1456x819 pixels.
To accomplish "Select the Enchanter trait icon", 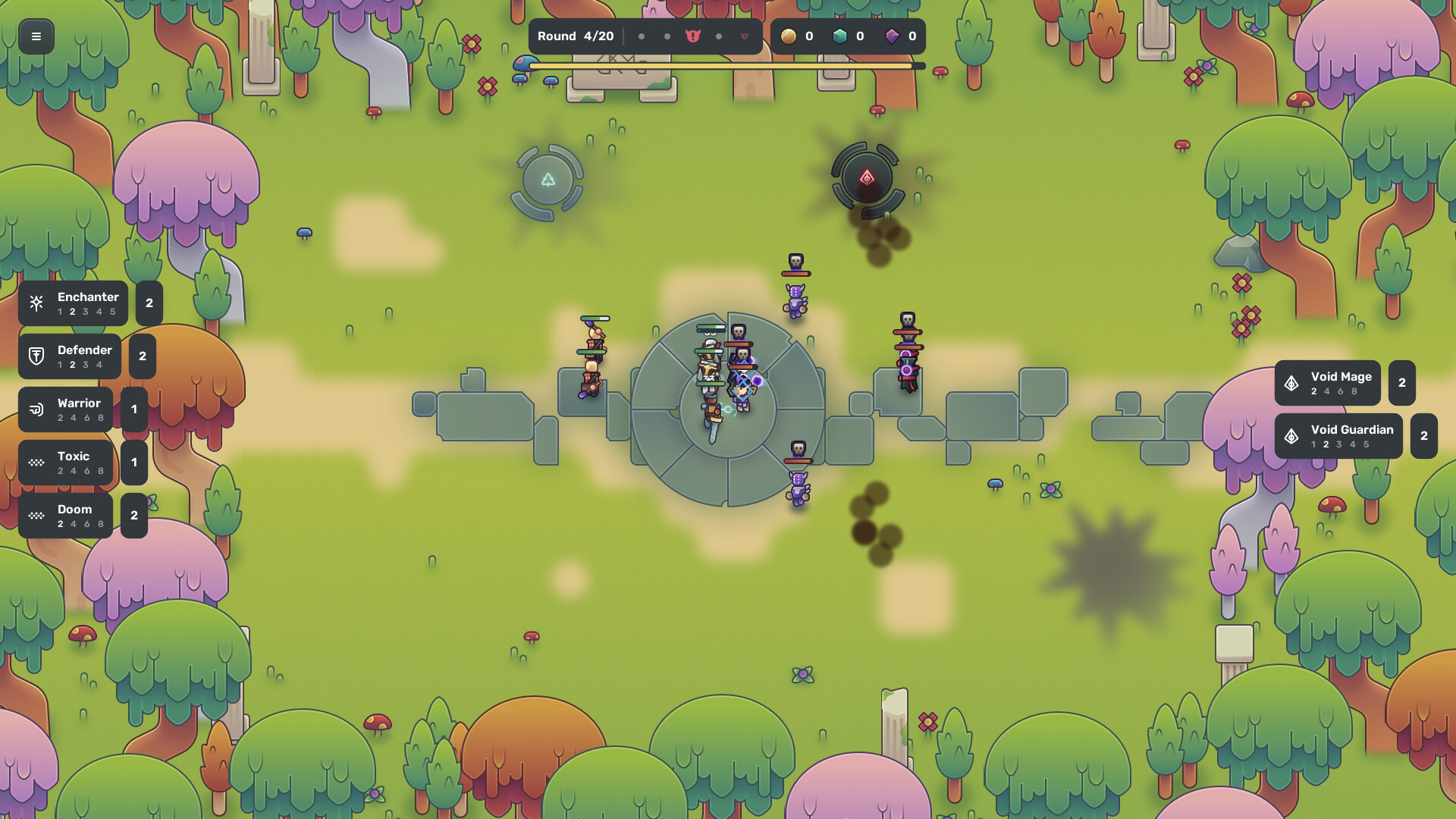I will pos(36,303).
